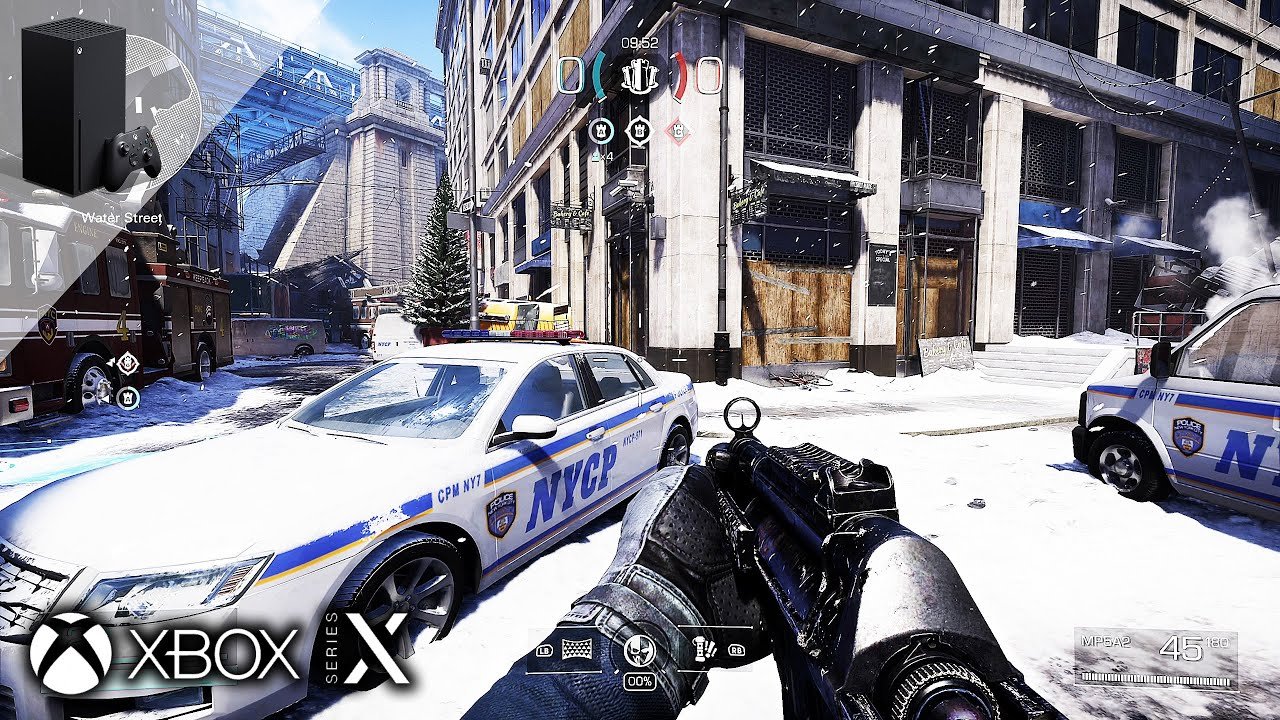Click the central three-towers game mode emblem
1280x720 pixels.
(639, 75)
